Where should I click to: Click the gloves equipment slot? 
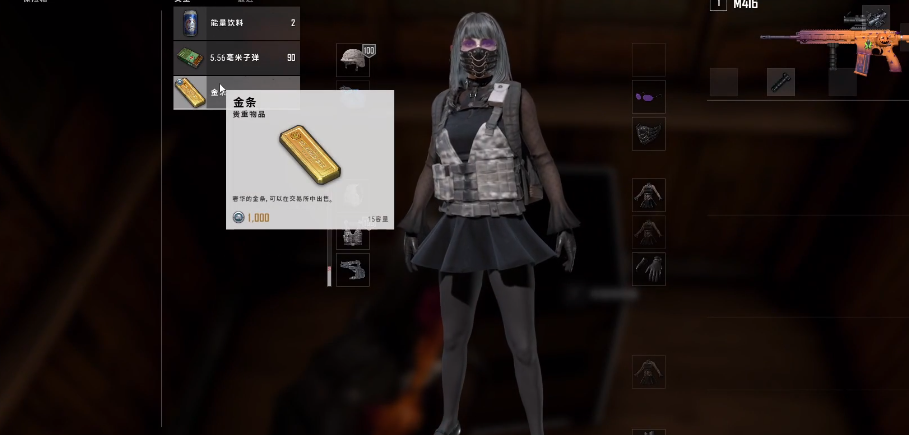(649, 268)
